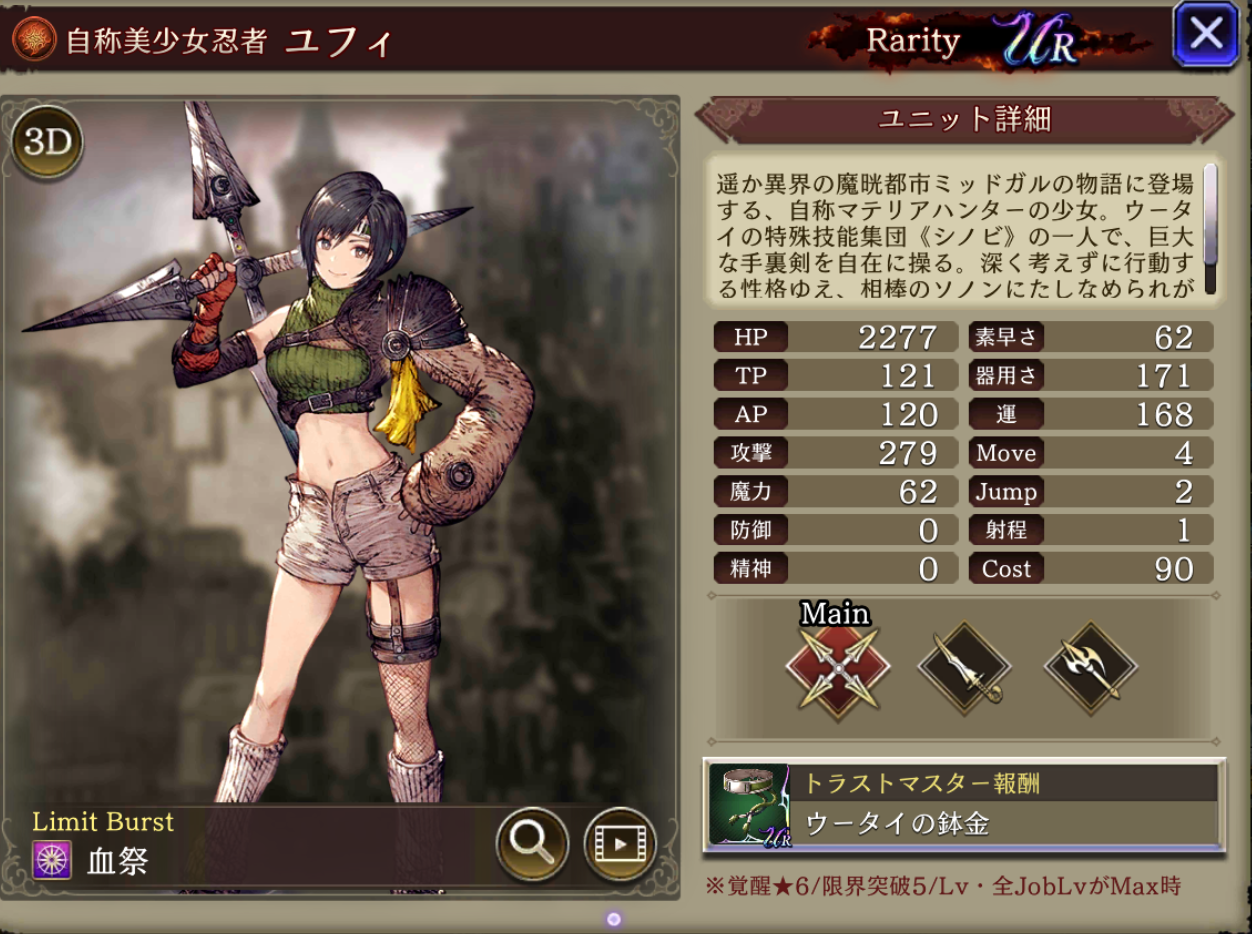Choose the dagger sub job icon
Image resolution: width=1252 pixels, height=934 pixels.
pyautogui.click(x=964, y=669)
